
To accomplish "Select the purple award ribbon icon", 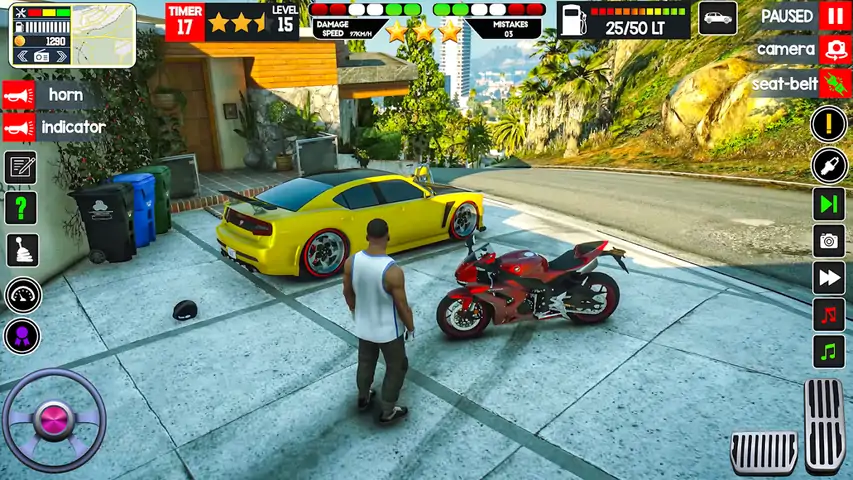I will 22,336.
